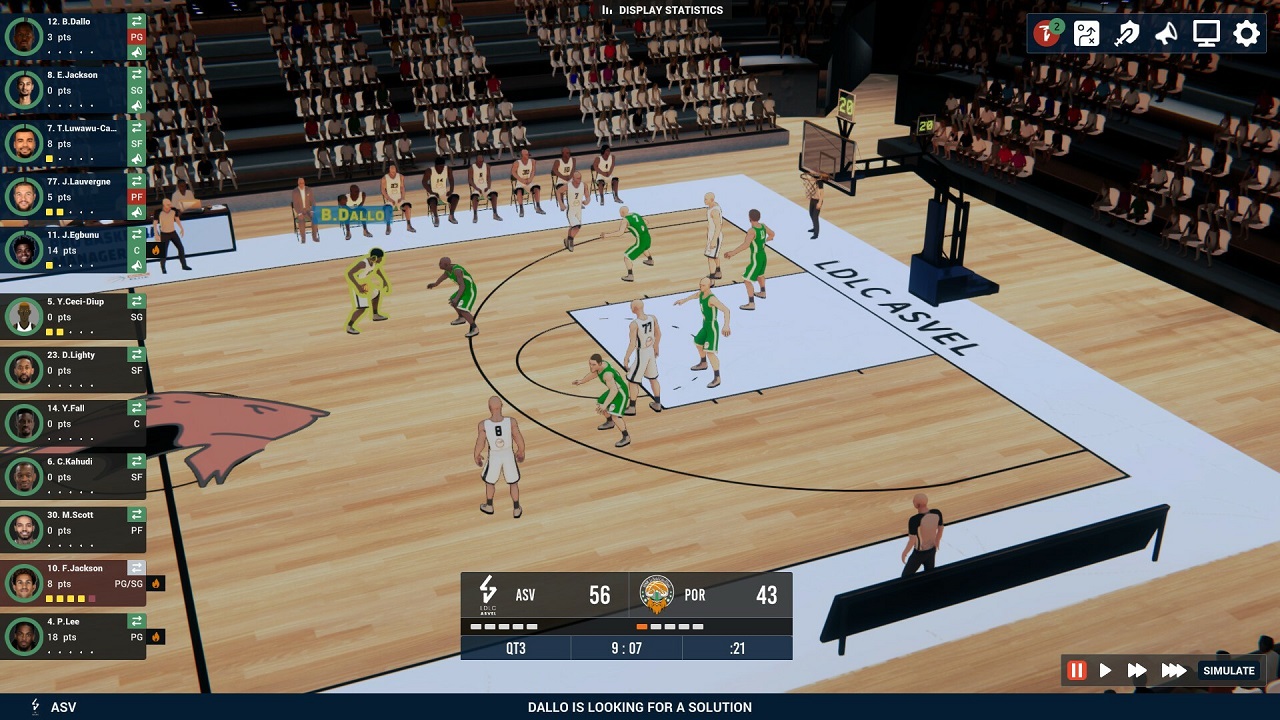
Task: Open the settings gear icon
Action: [1244, 33]
